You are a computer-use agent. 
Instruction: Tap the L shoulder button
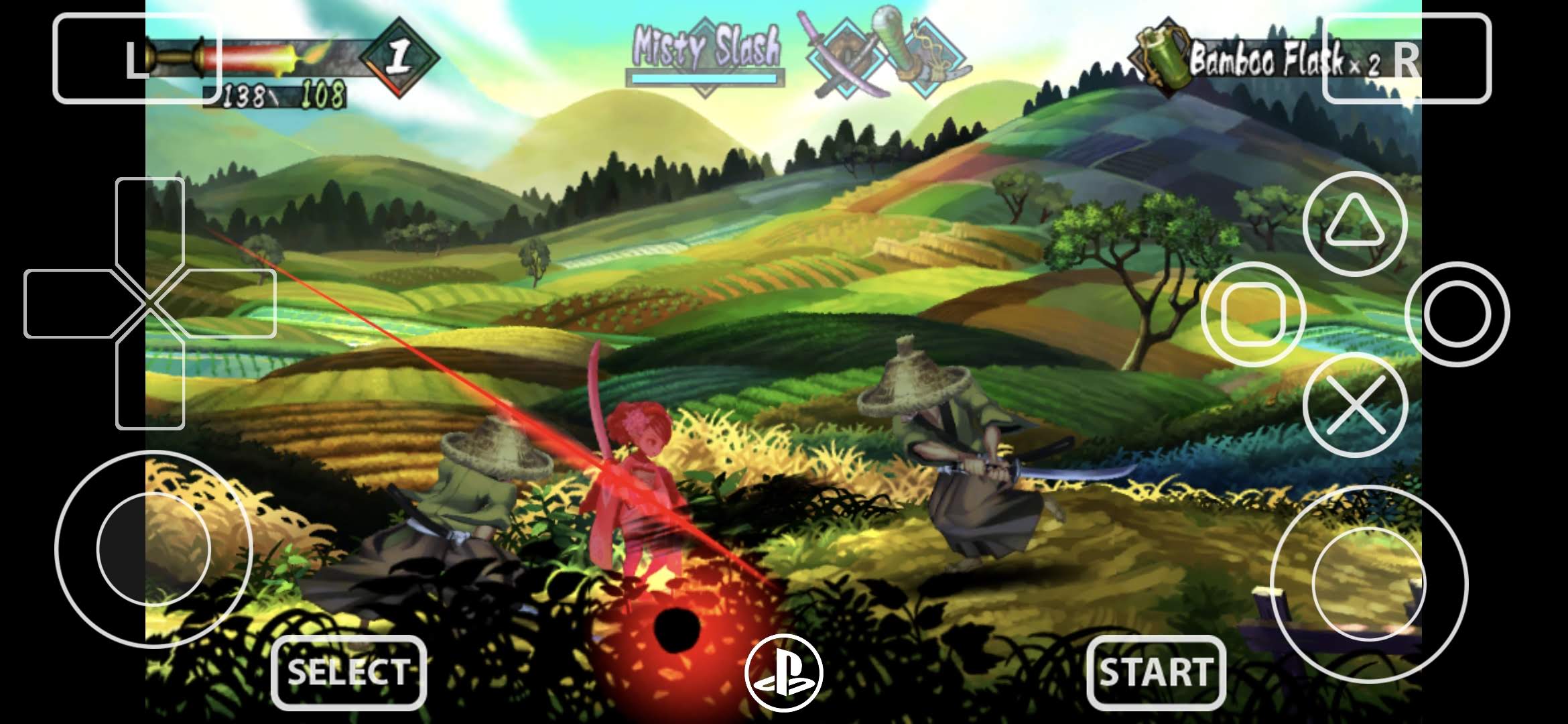click(x=137, y=59)
